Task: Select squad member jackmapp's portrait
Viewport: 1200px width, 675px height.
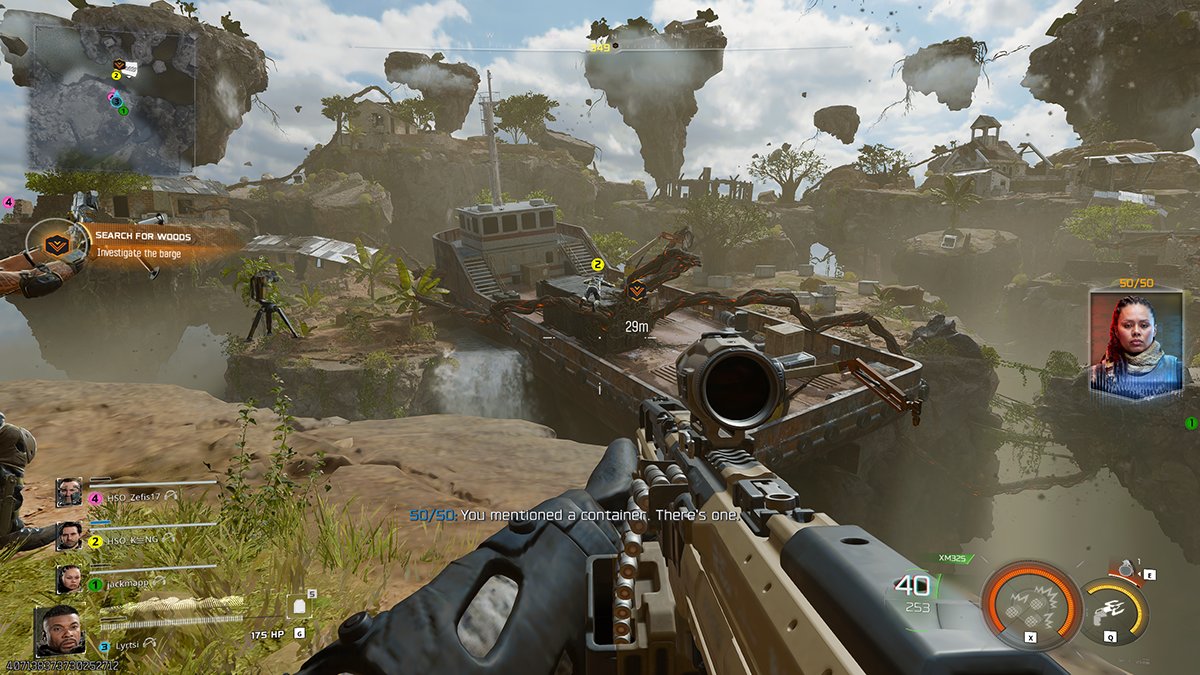Action: pos(69,579)
